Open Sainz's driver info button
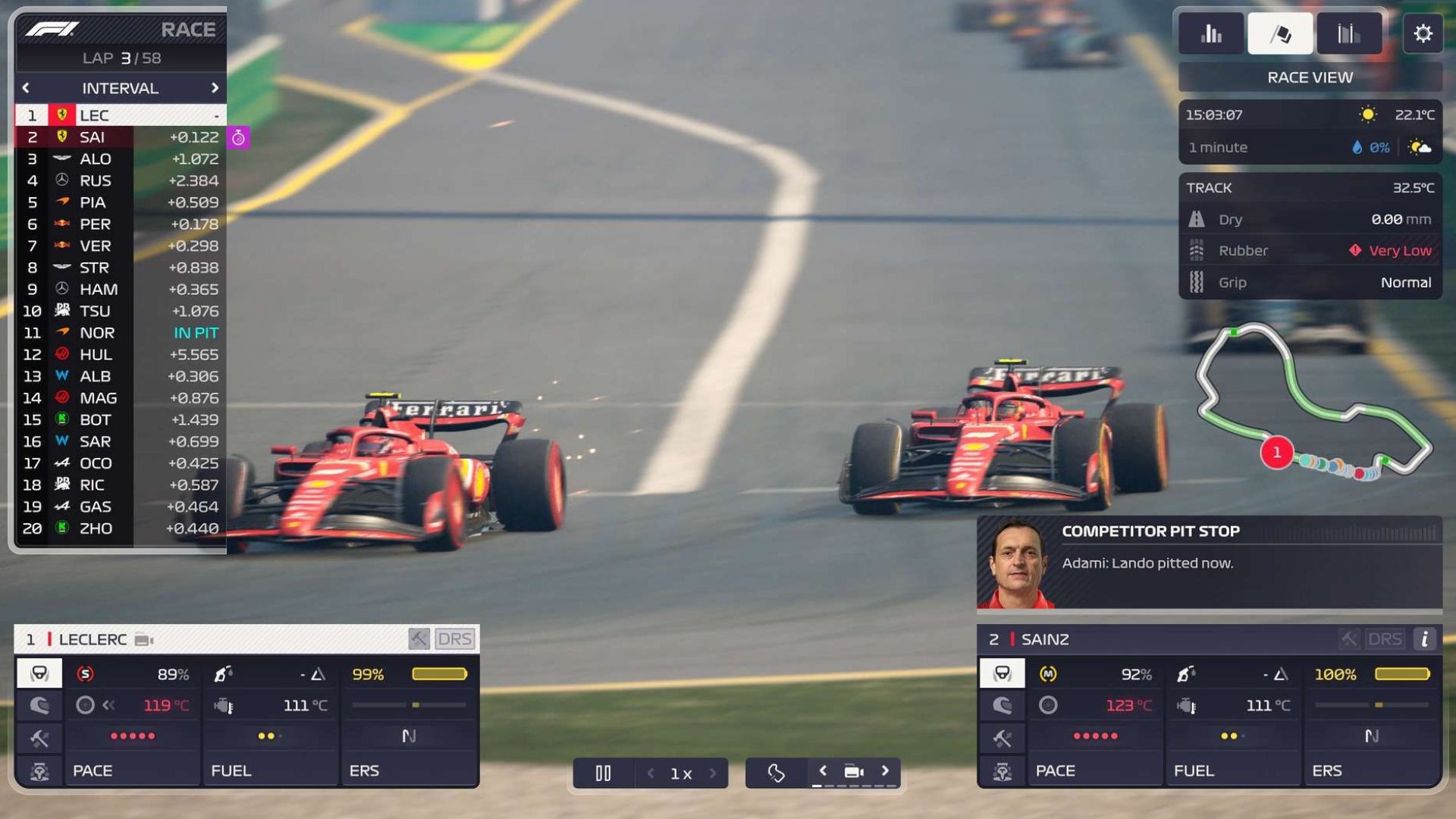This screenshot has height=819, width=1456. click(x=1425, y=639)
